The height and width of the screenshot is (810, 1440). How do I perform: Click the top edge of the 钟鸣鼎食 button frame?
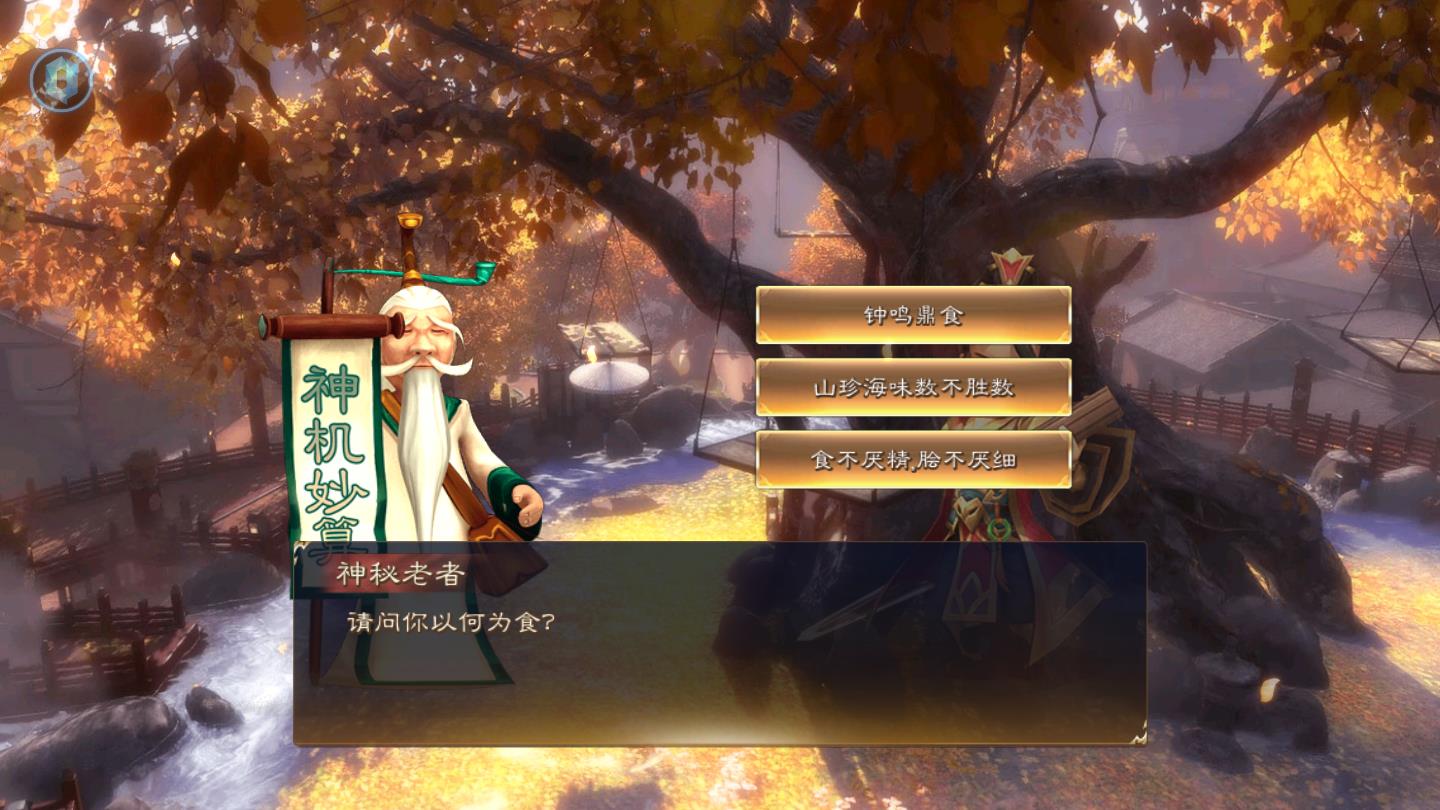pos(916,290)
